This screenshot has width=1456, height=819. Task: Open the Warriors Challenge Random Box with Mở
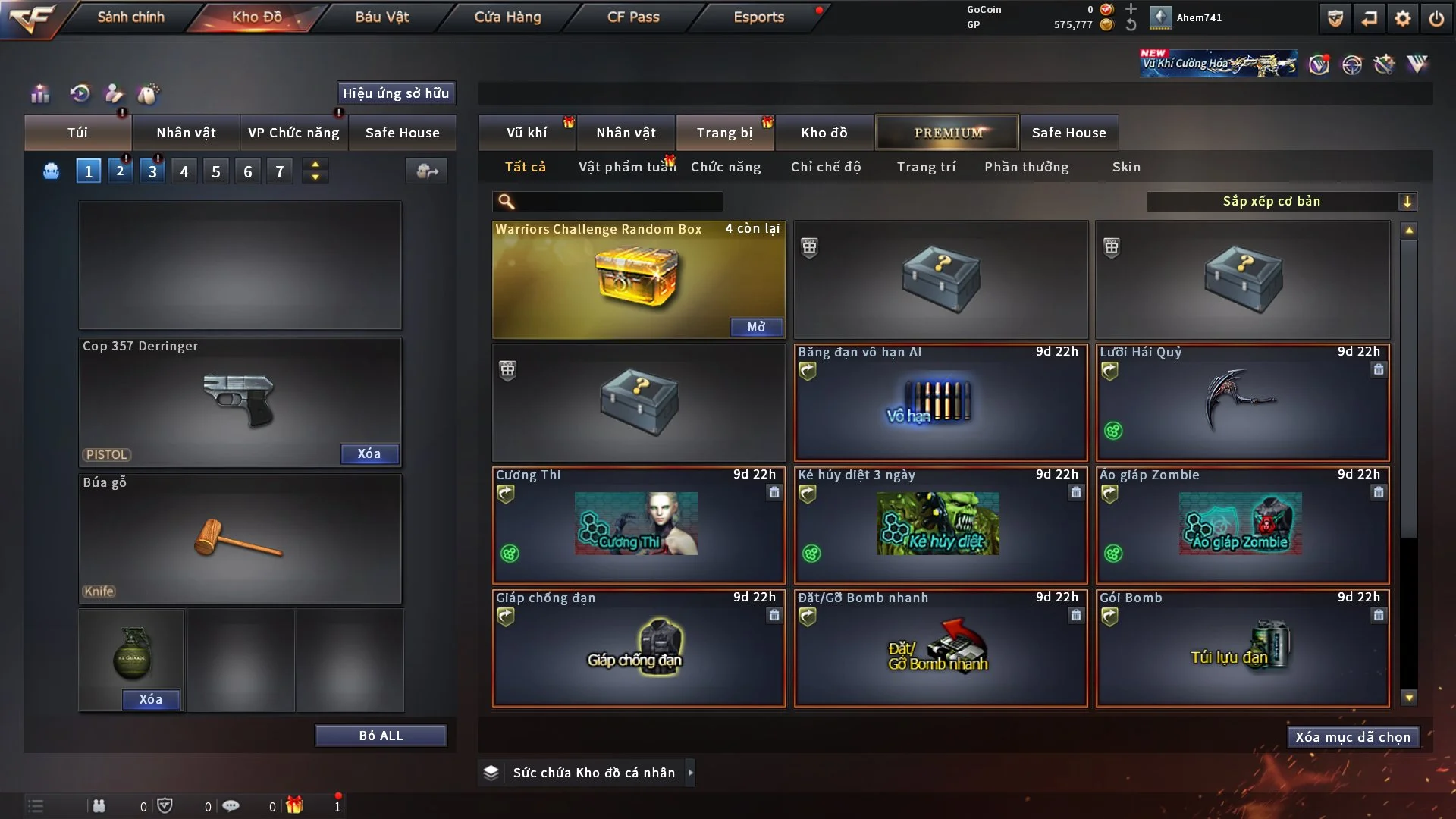tap(756, 327)
